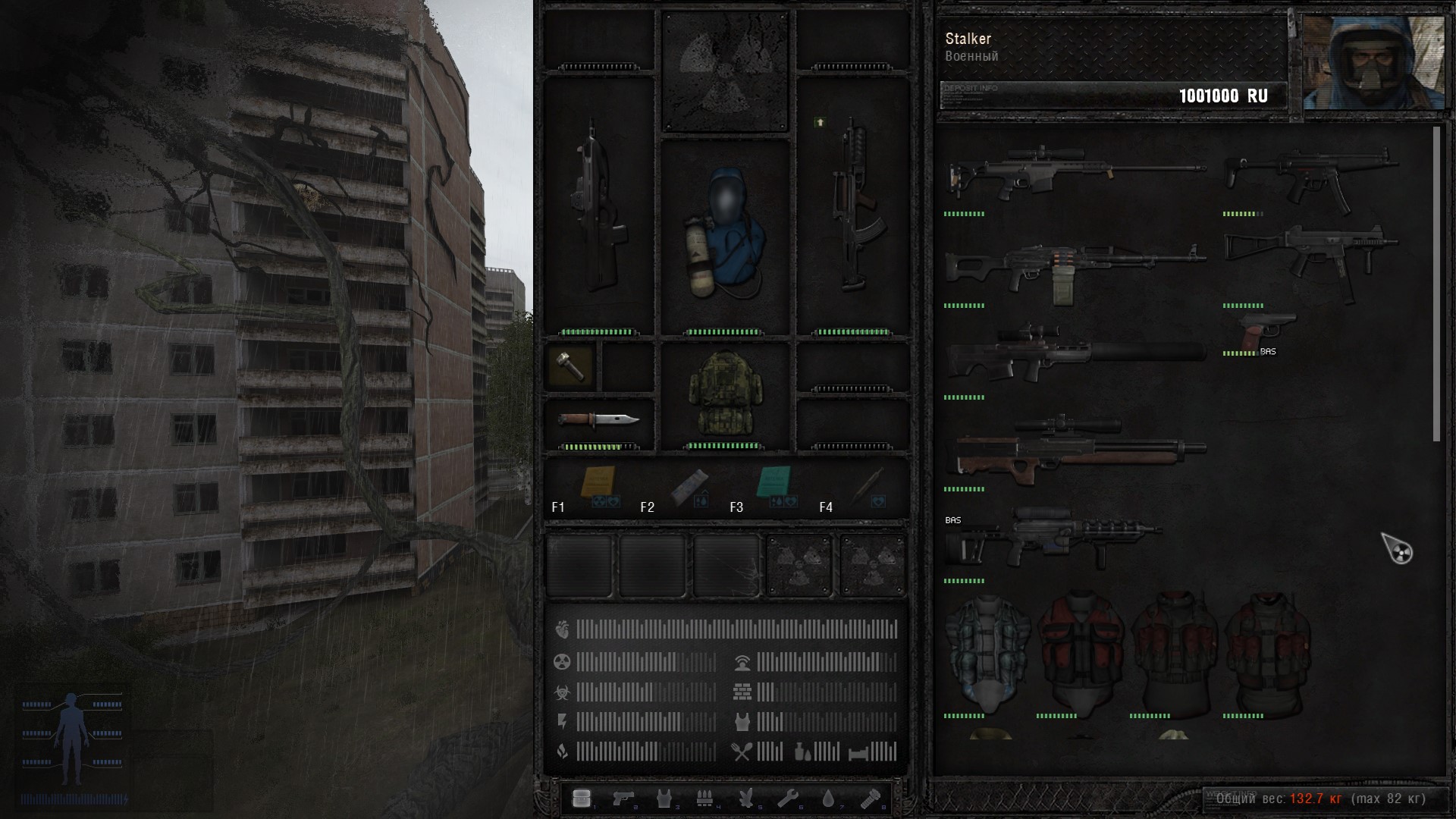The height and width of the screenshot is (819, 1456).
Task: Select the belt-fed machine gun with ammo box
Action: (1075, 269)
